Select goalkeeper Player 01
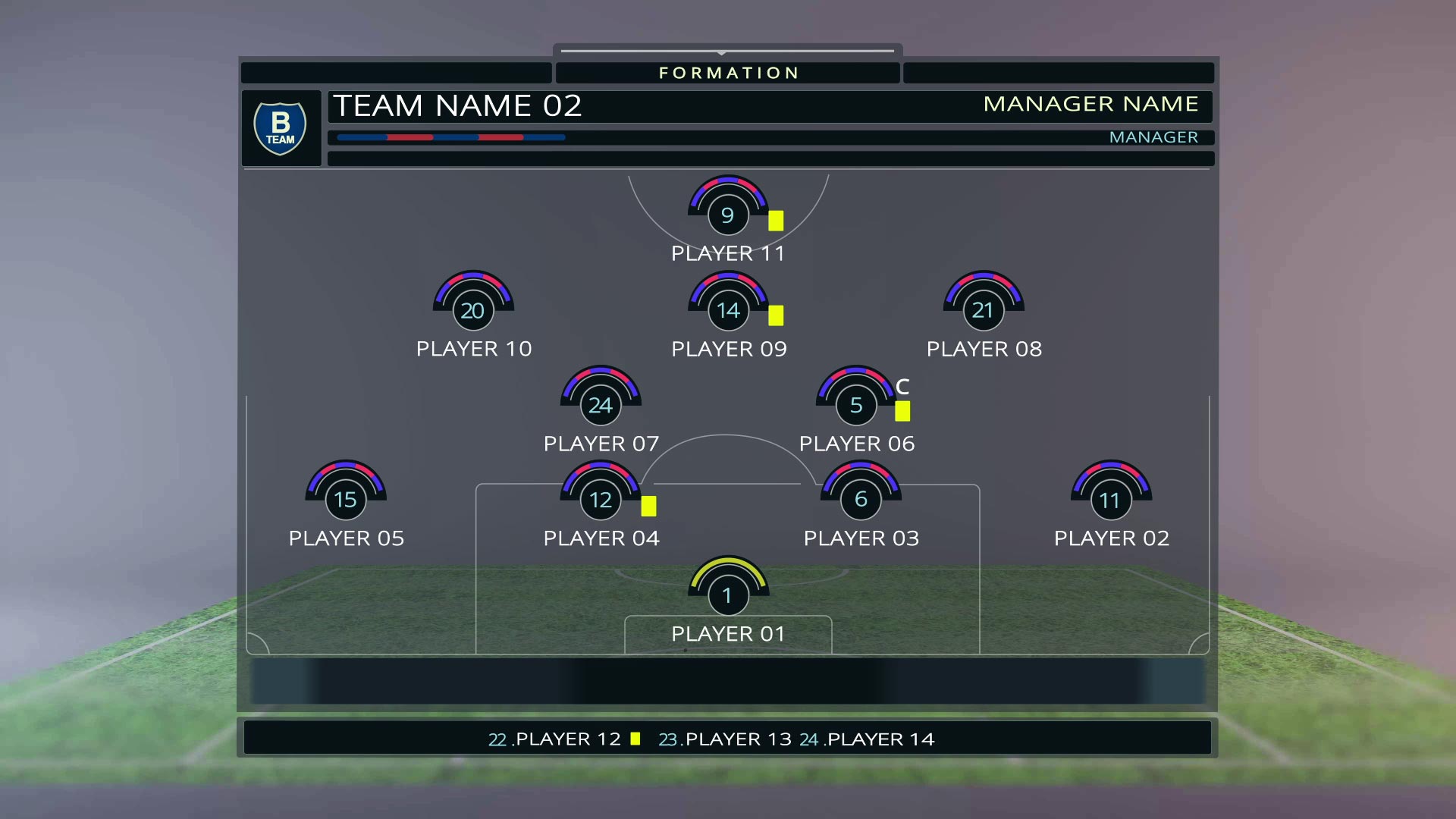Viewport: 1456px width, 819px height. (727, 596)
